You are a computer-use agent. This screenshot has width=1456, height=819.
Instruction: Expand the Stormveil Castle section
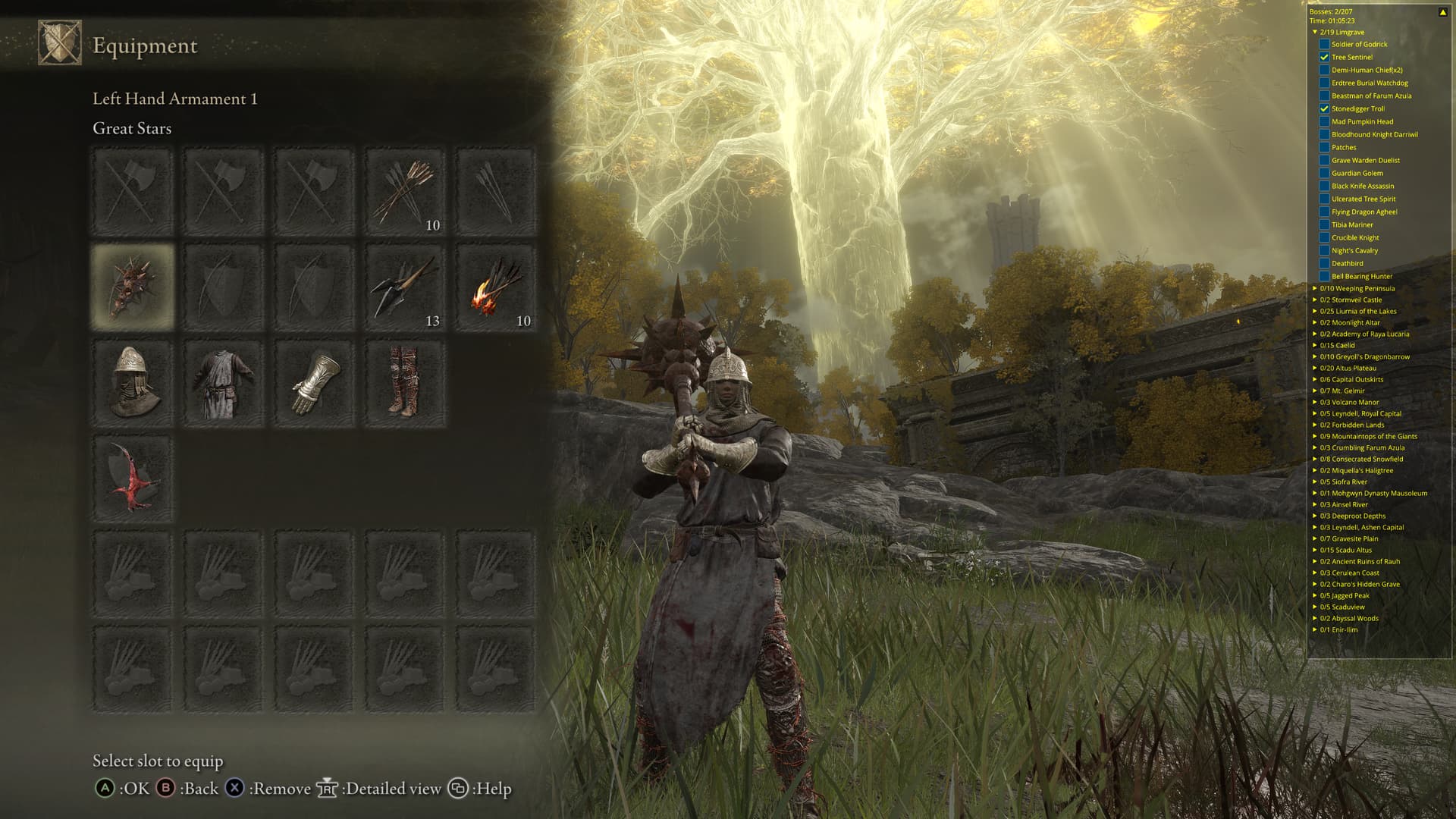1315,300
